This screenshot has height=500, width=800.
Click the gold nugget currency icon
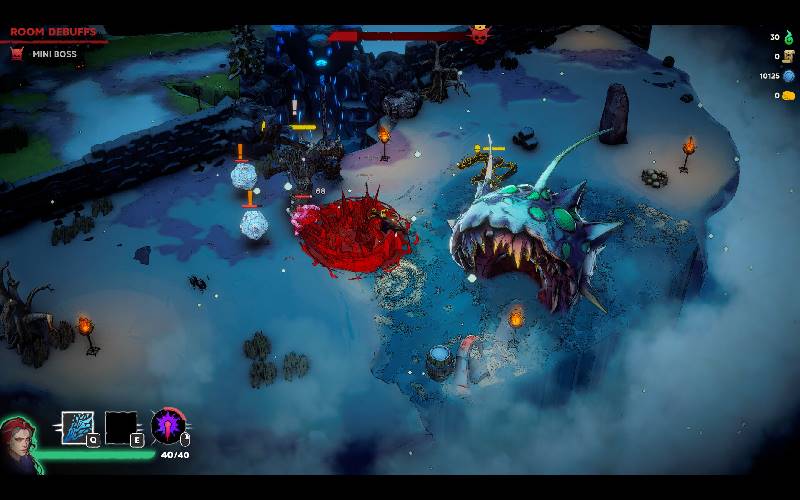(788, 96)
